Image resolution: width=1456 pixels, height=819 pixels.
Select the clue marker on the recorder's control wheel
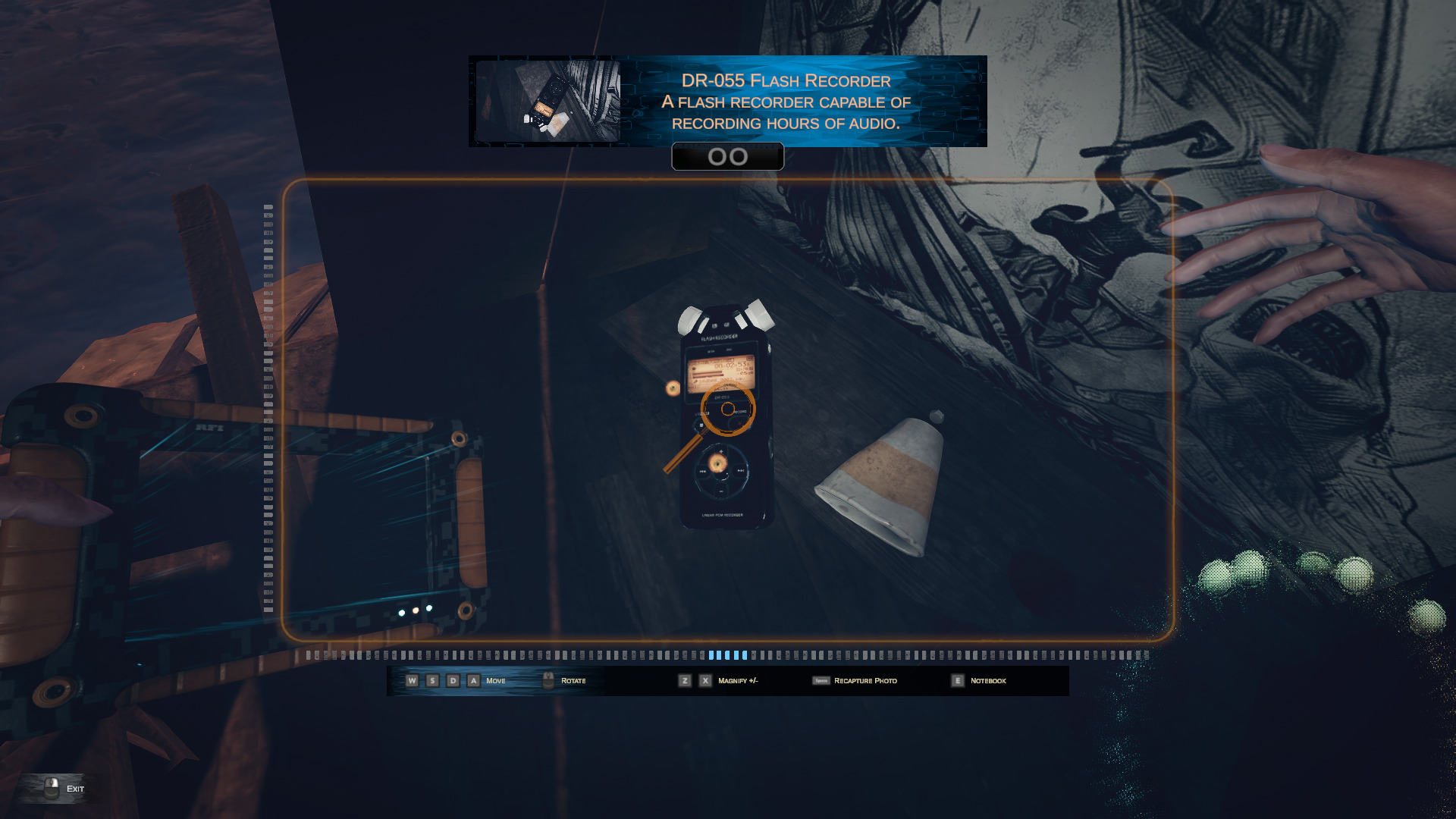[717, 463]
